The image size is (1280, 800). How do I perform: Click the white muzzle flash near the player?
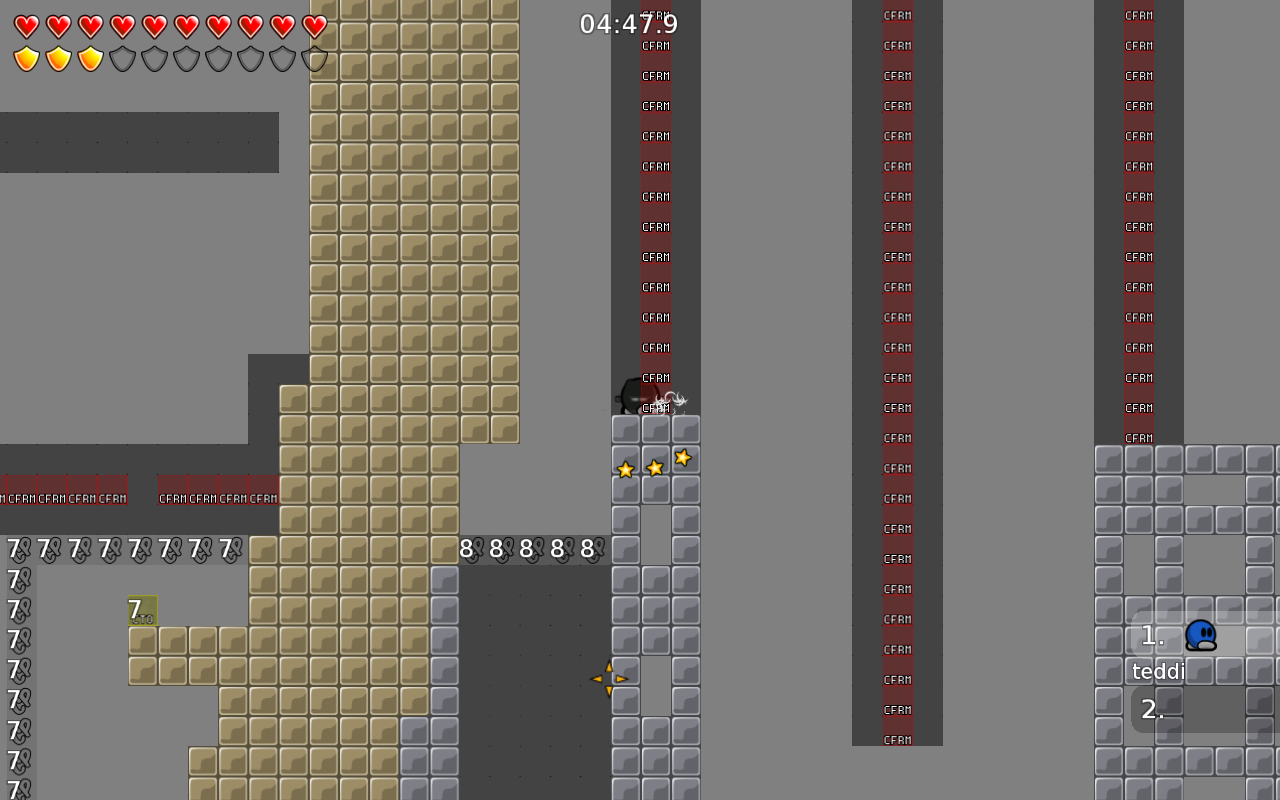668,400
